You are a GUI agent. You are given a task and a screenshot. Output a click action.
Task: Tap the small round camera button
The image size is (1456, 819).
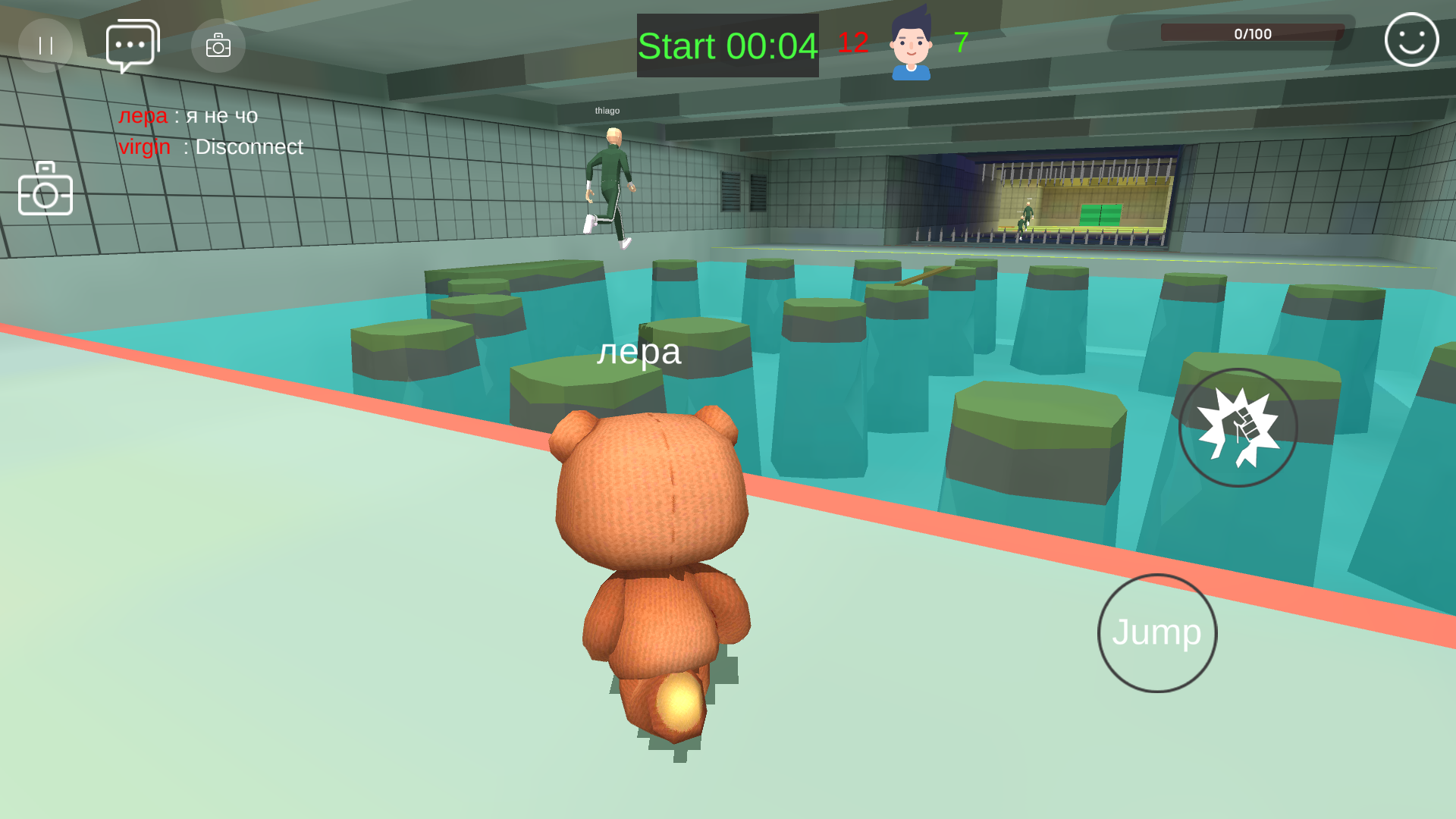pyautogui.click(x=218, y=45)
